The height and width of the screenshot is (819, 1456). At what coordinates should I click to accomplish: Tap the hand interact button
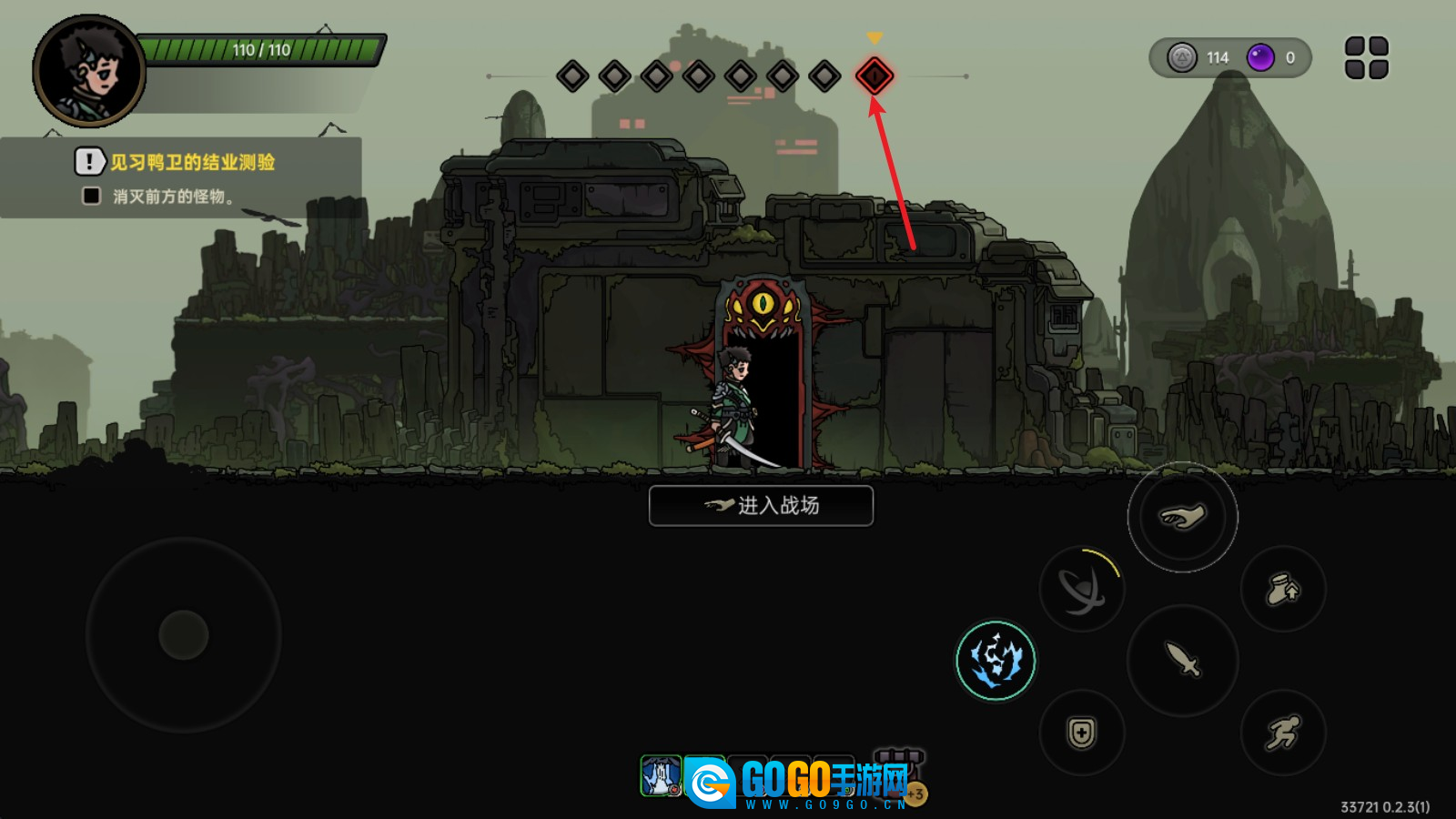click(x=1182, y=517)
